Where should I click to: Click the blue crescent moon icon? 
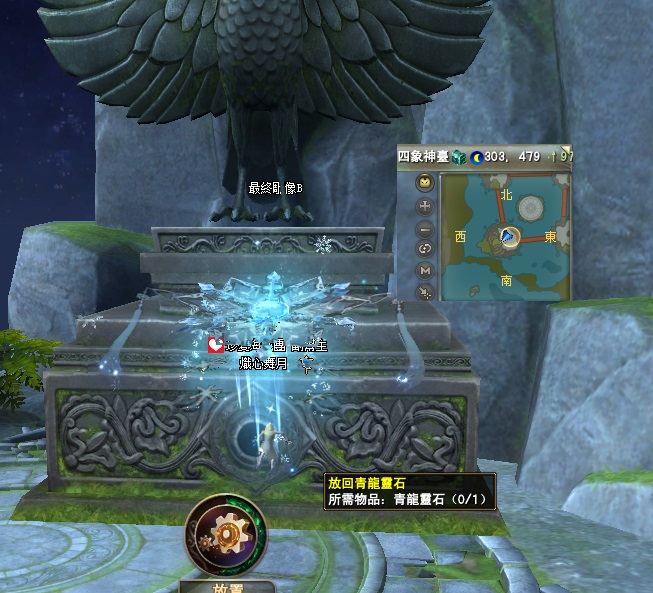coord(476,156)
